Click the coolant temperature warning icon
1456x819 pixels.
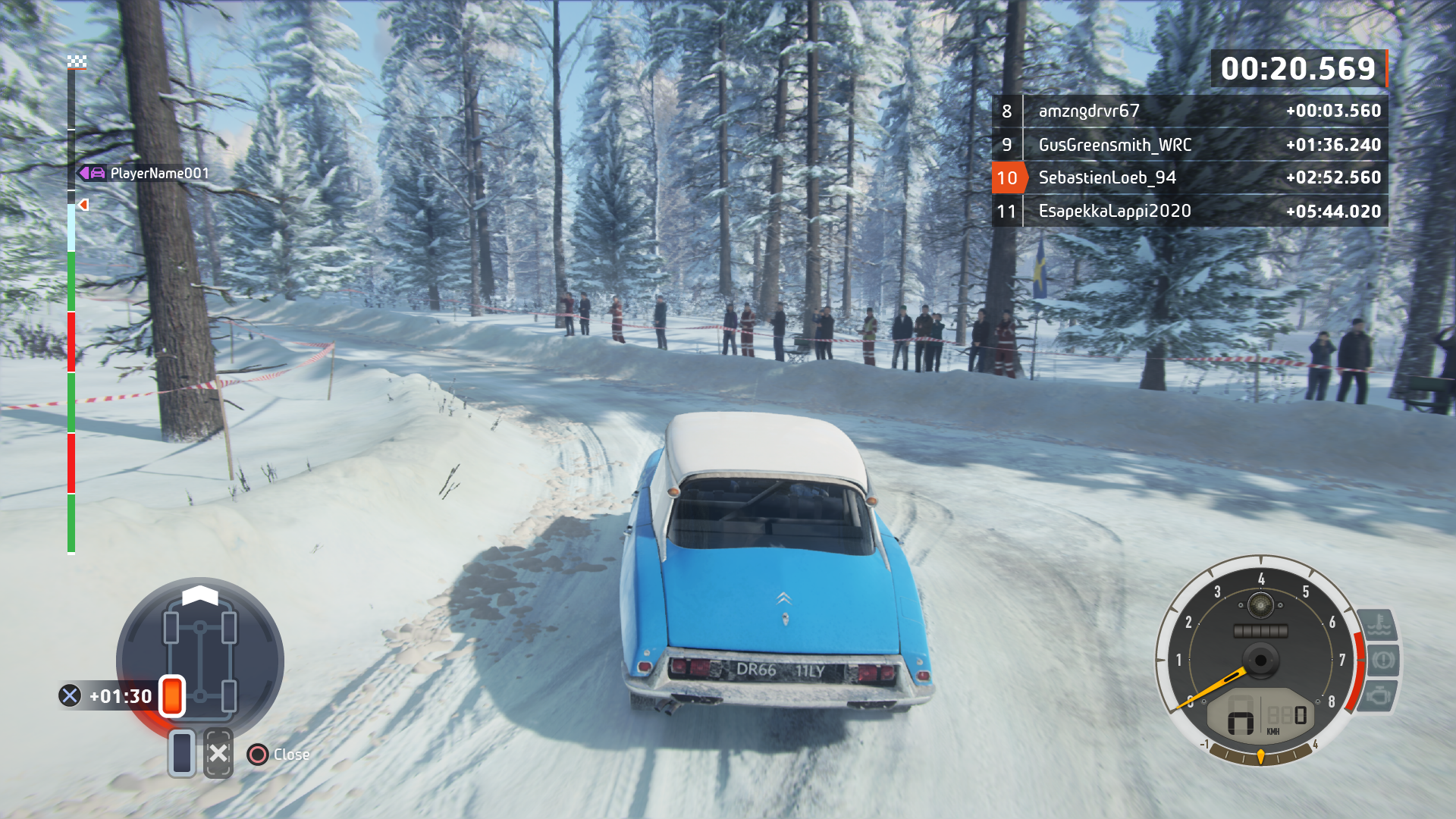(x=1378, y=626)
